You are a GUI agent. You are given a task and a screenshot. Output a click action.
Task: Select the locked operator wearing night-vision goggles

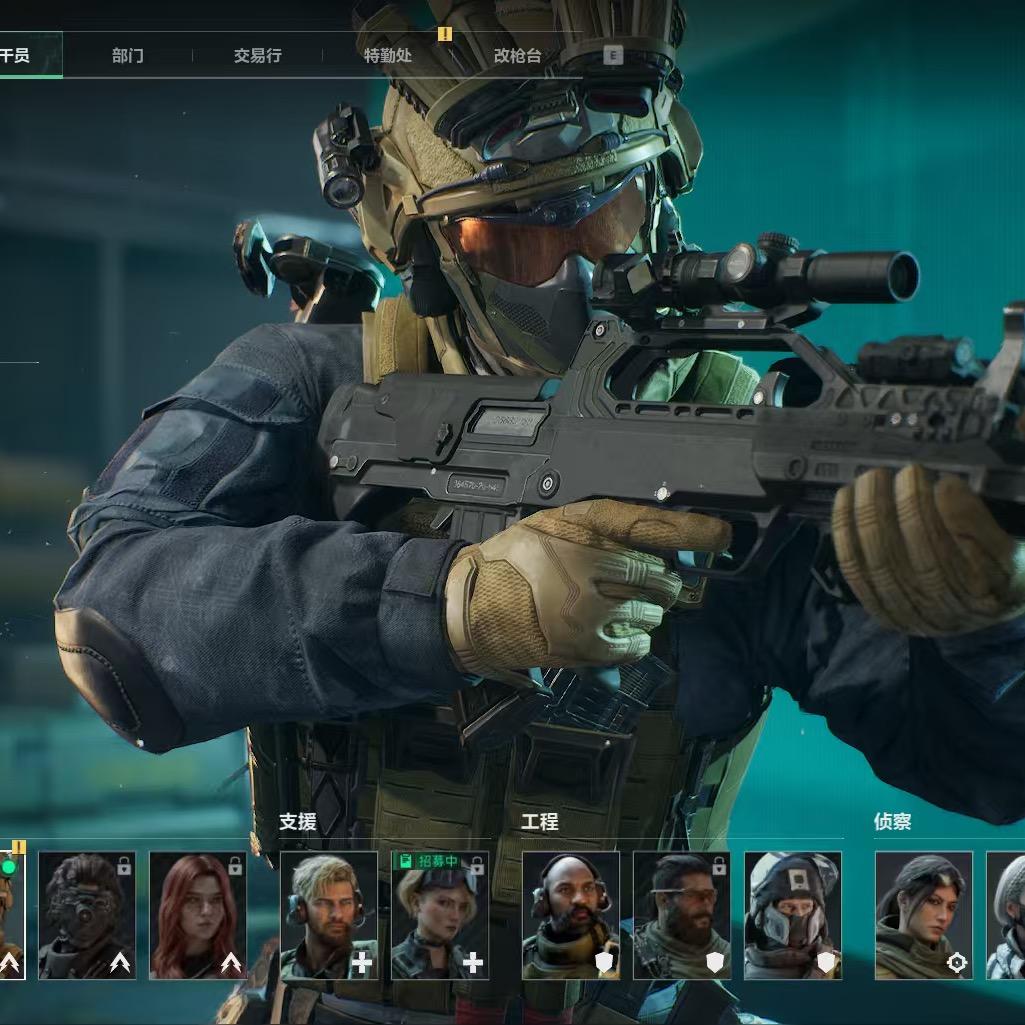[87, 915]
